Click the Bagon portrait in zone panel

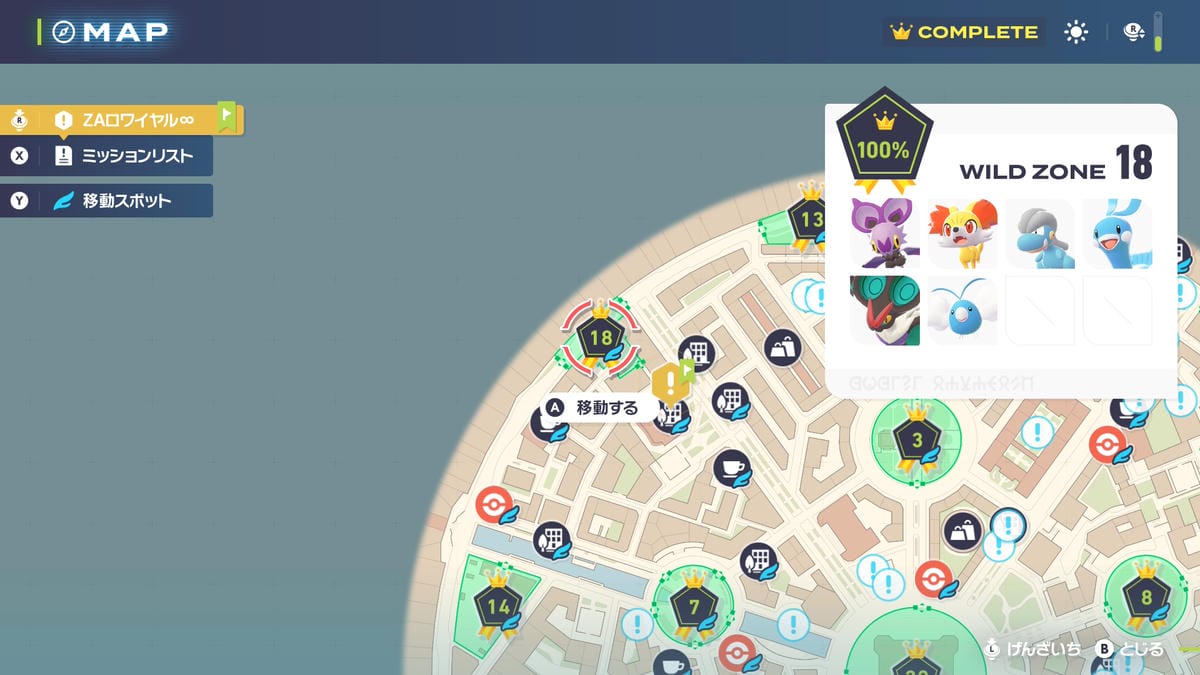click(1040, 233)
